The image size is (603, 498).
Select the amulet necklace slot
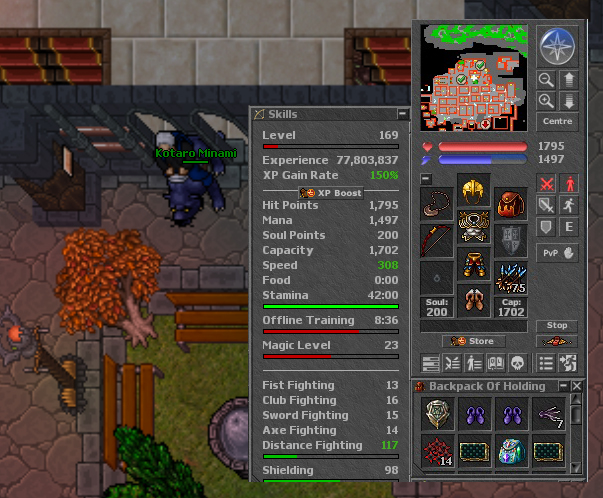(x=436, y=203)
